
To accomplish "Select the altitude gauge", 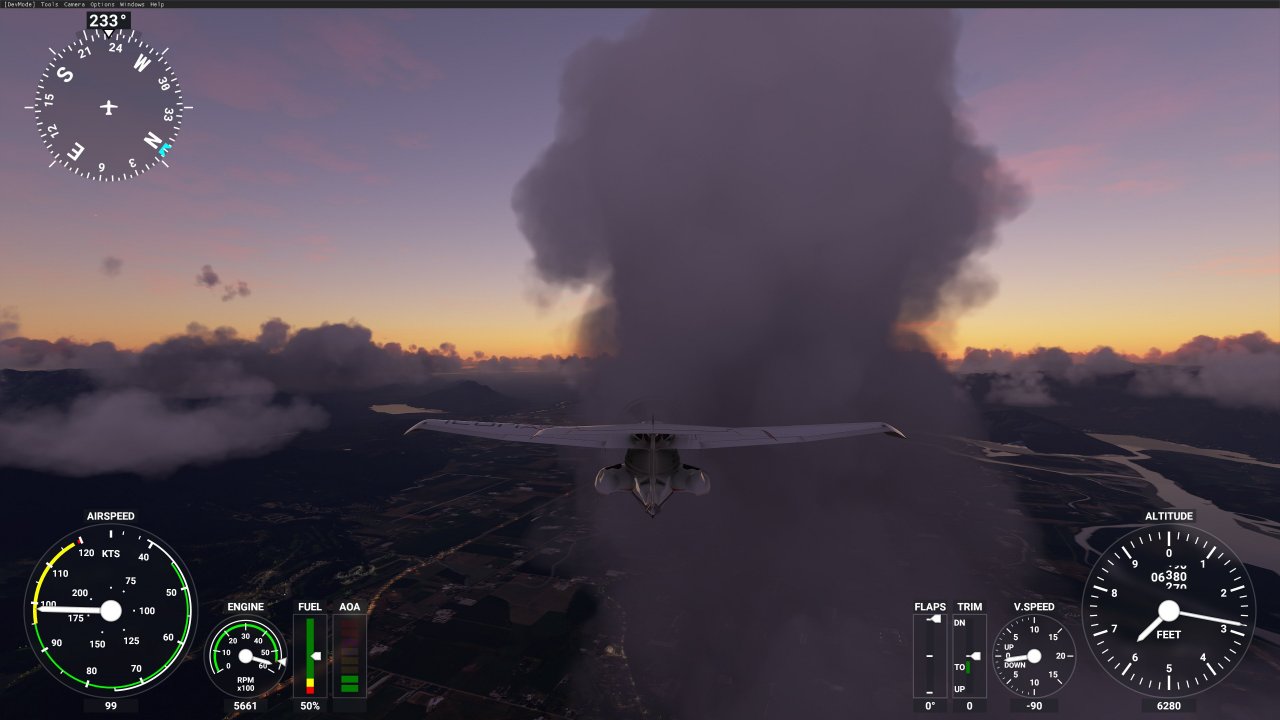I will 1170,610.
